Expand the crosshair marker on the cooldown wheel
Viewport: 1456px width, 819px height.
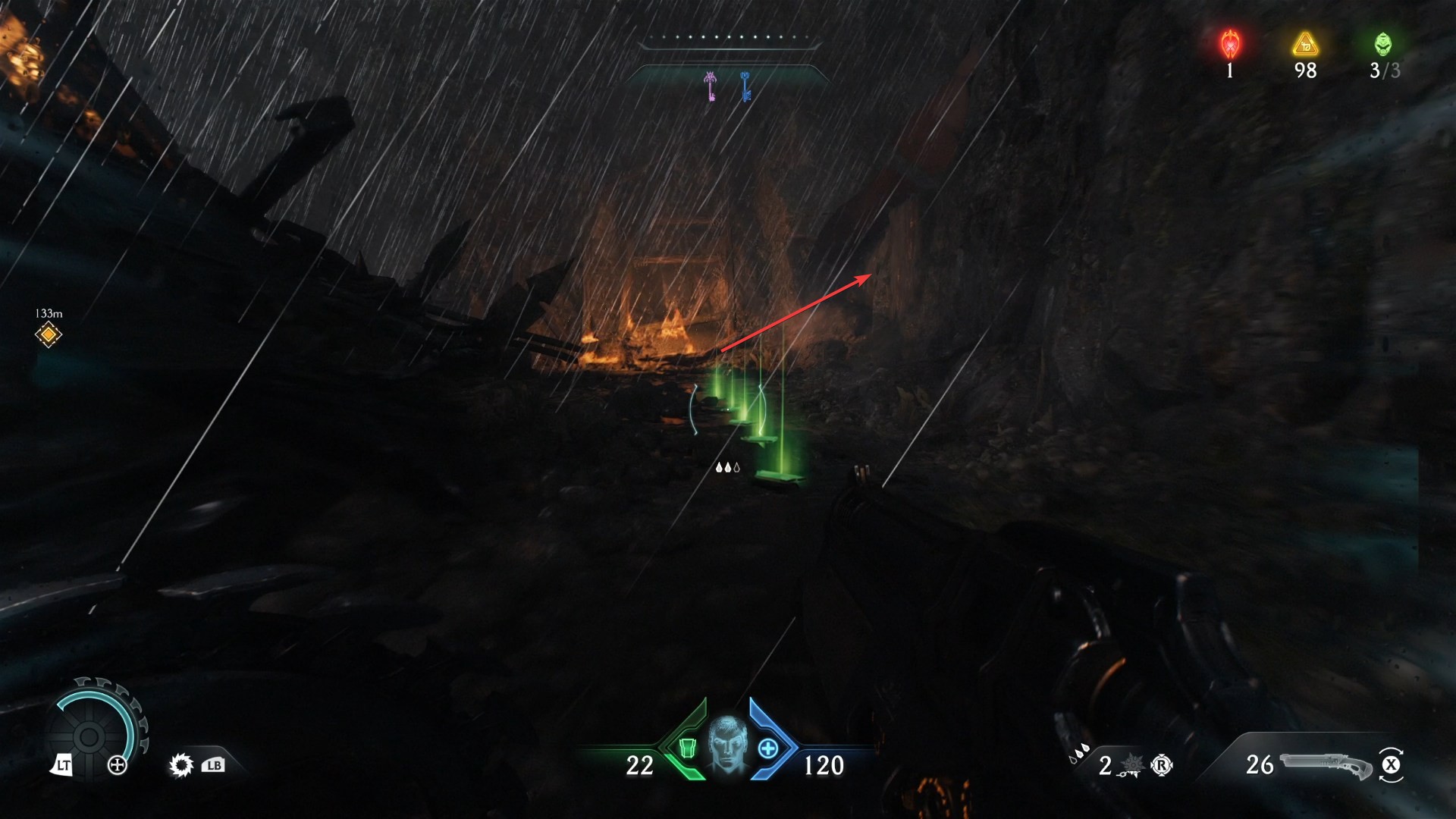point(117,766)
